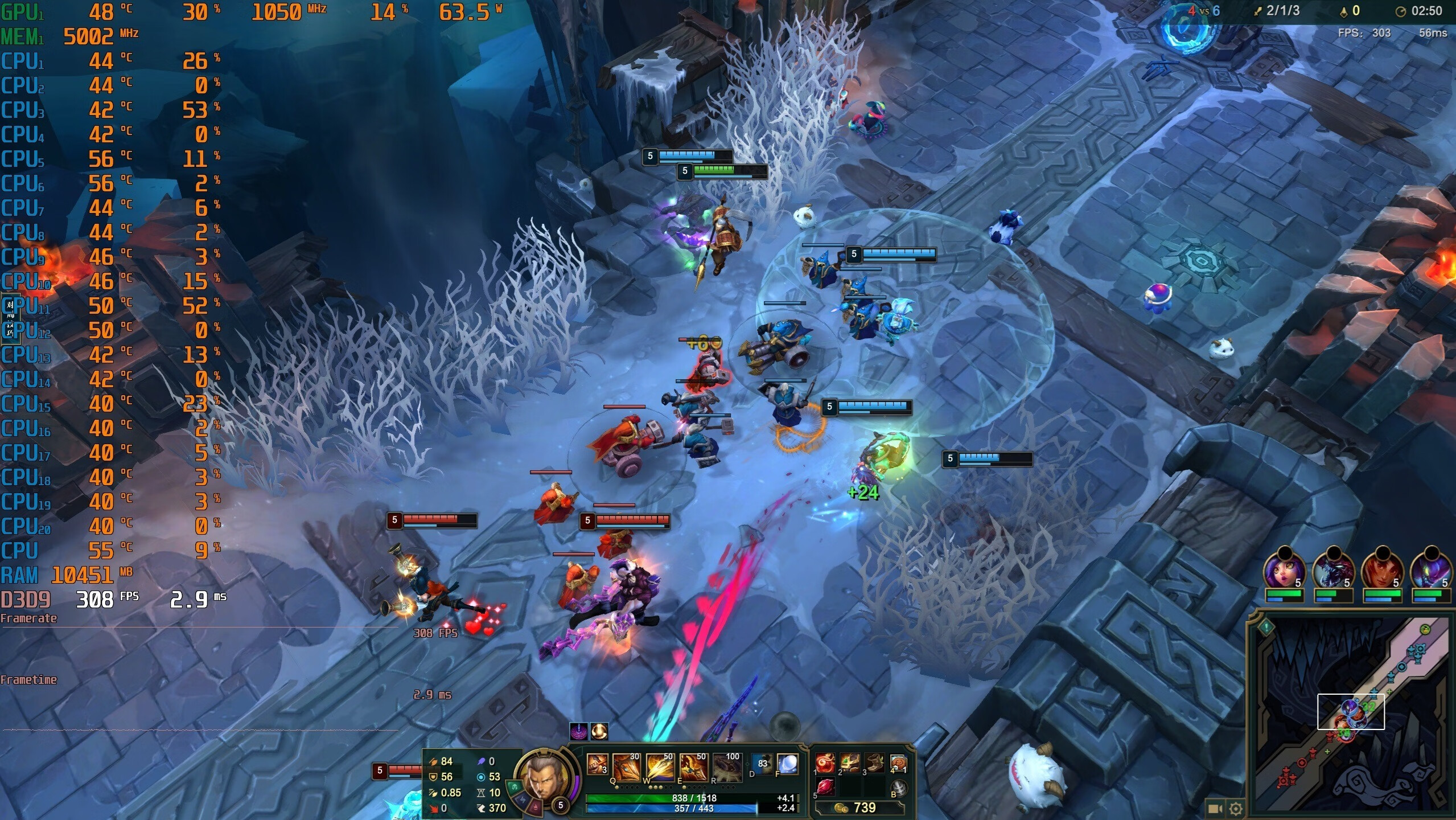Viewport: 1456px width, 820px height.
Task: Open the gear settings button beside minimap
Action: tap(1235, 809)
